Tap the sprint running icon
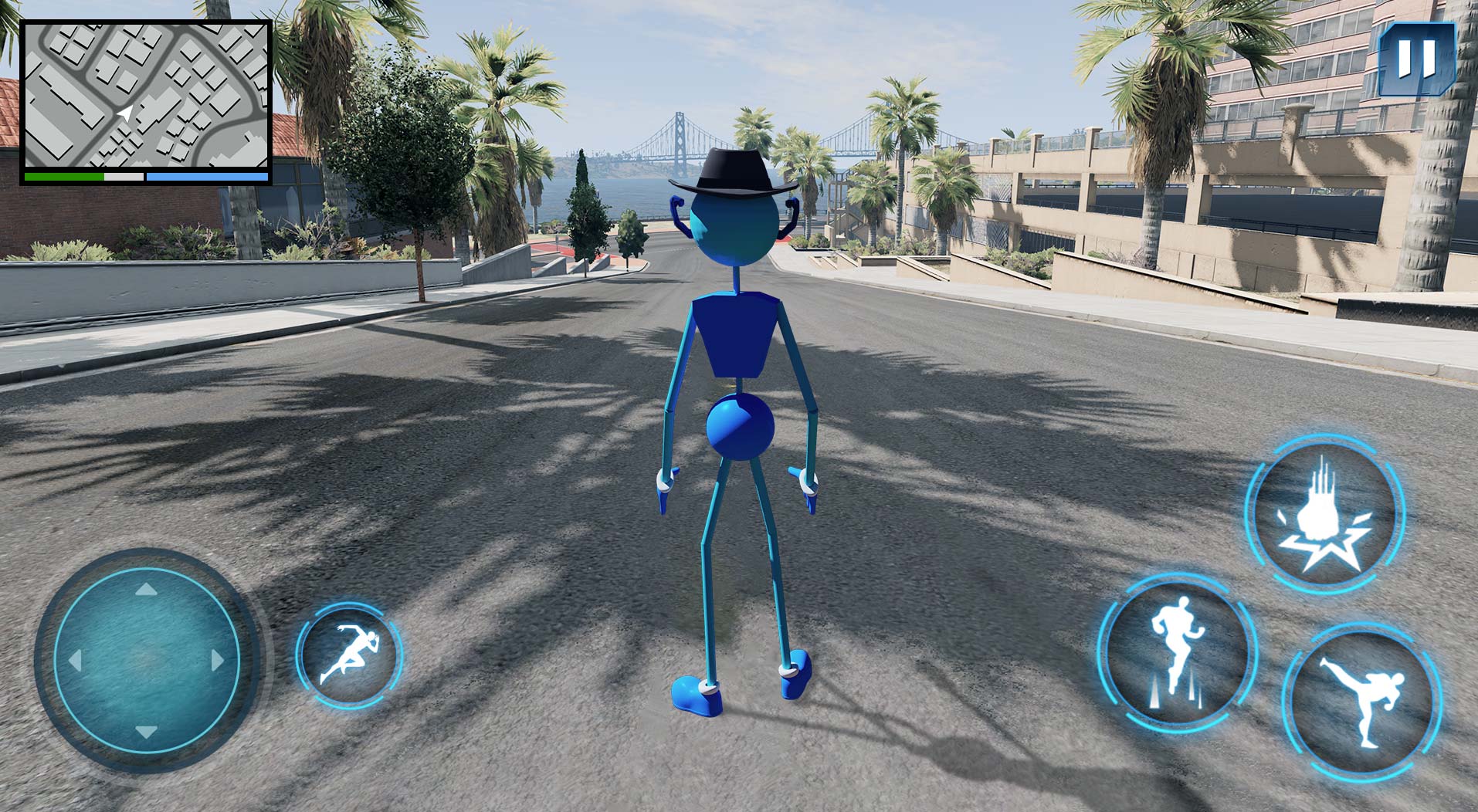 [x=350, y=655]
